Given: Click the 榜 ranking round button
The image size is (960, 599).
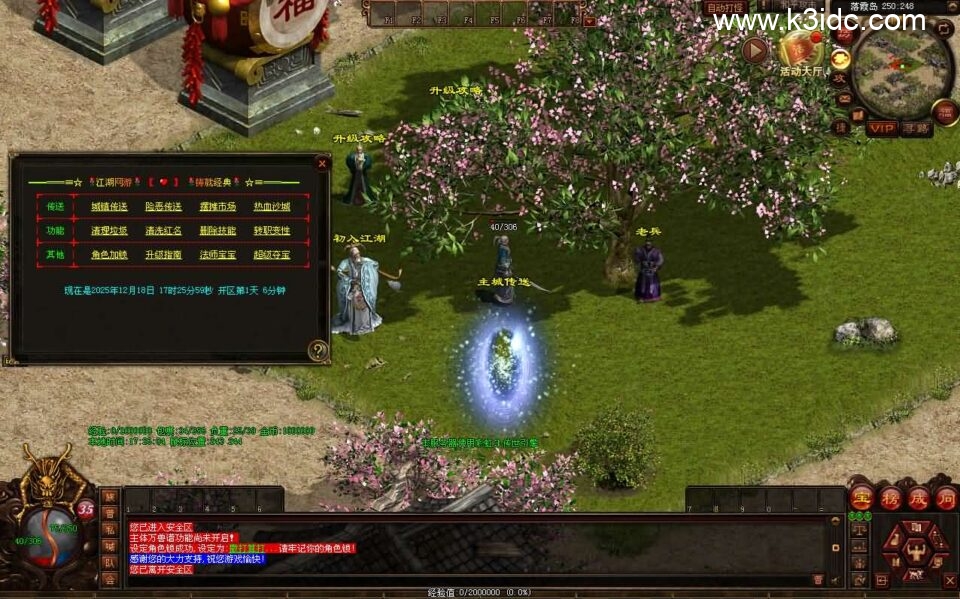Looking at the screenshot, I should tap(890, 498).
